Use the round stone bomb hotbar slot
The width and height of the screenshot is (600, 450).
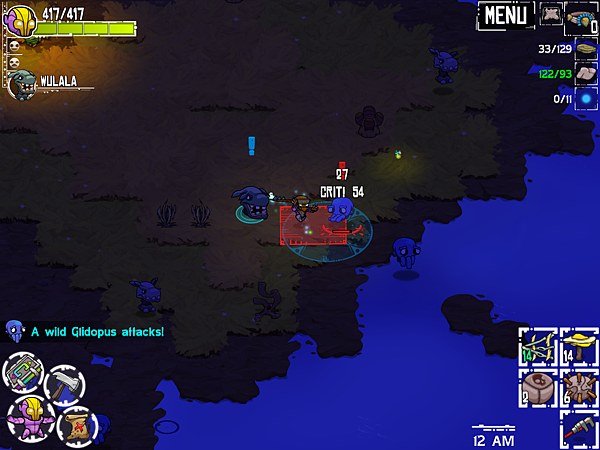(538, 388)
